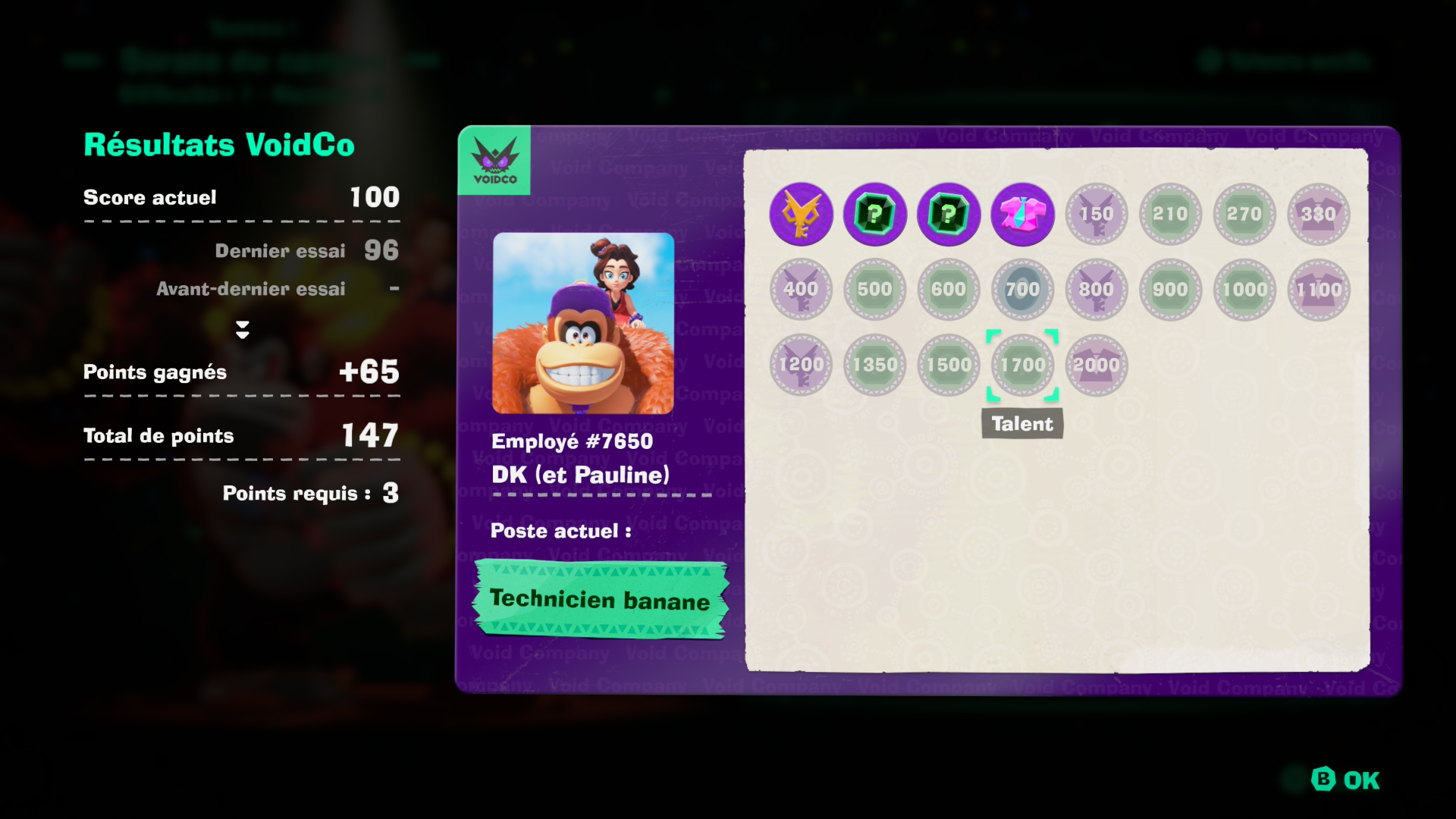
Task: Choose the 800-point reward badge
Action: tap(1097, 289)
